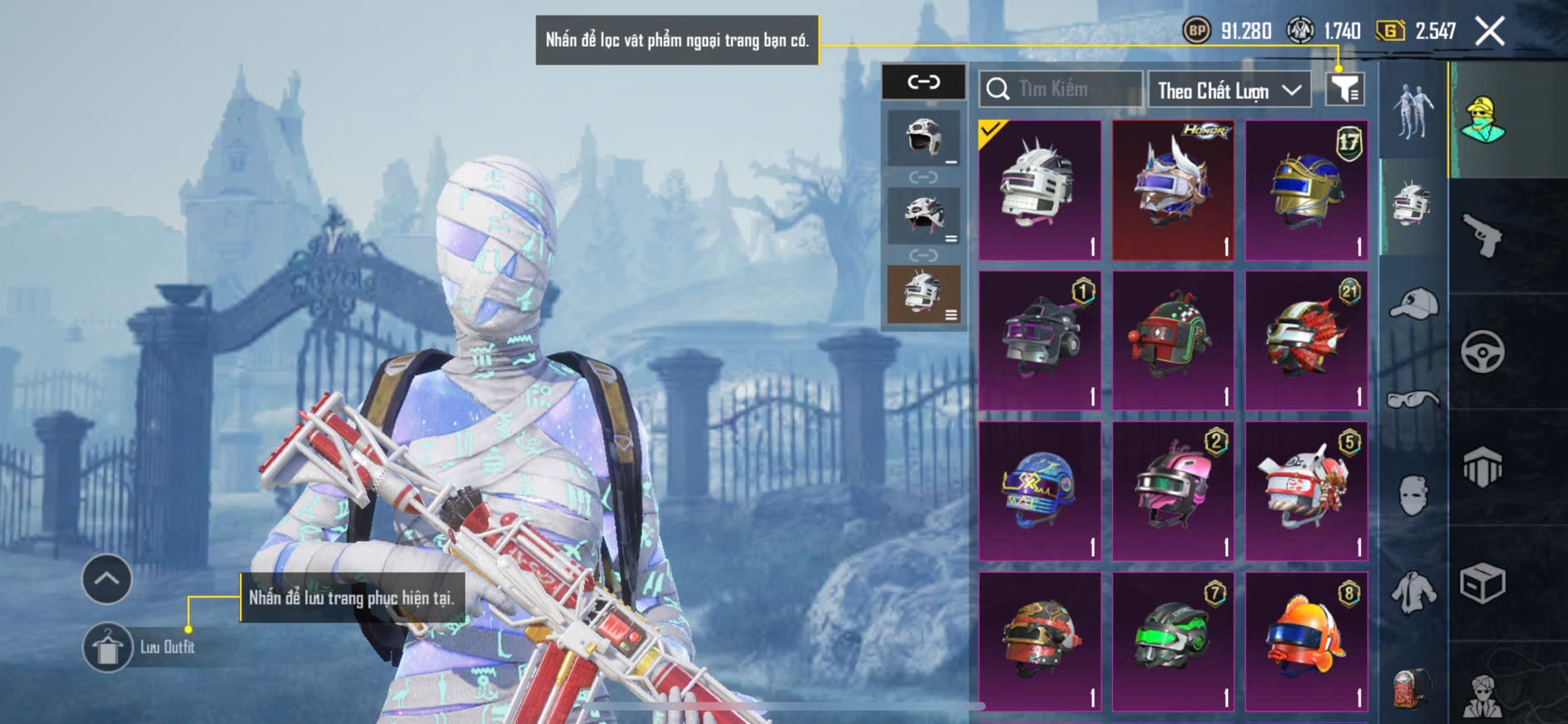
Task: Toggle the link button above helmet levels
Action: [923, 82]
